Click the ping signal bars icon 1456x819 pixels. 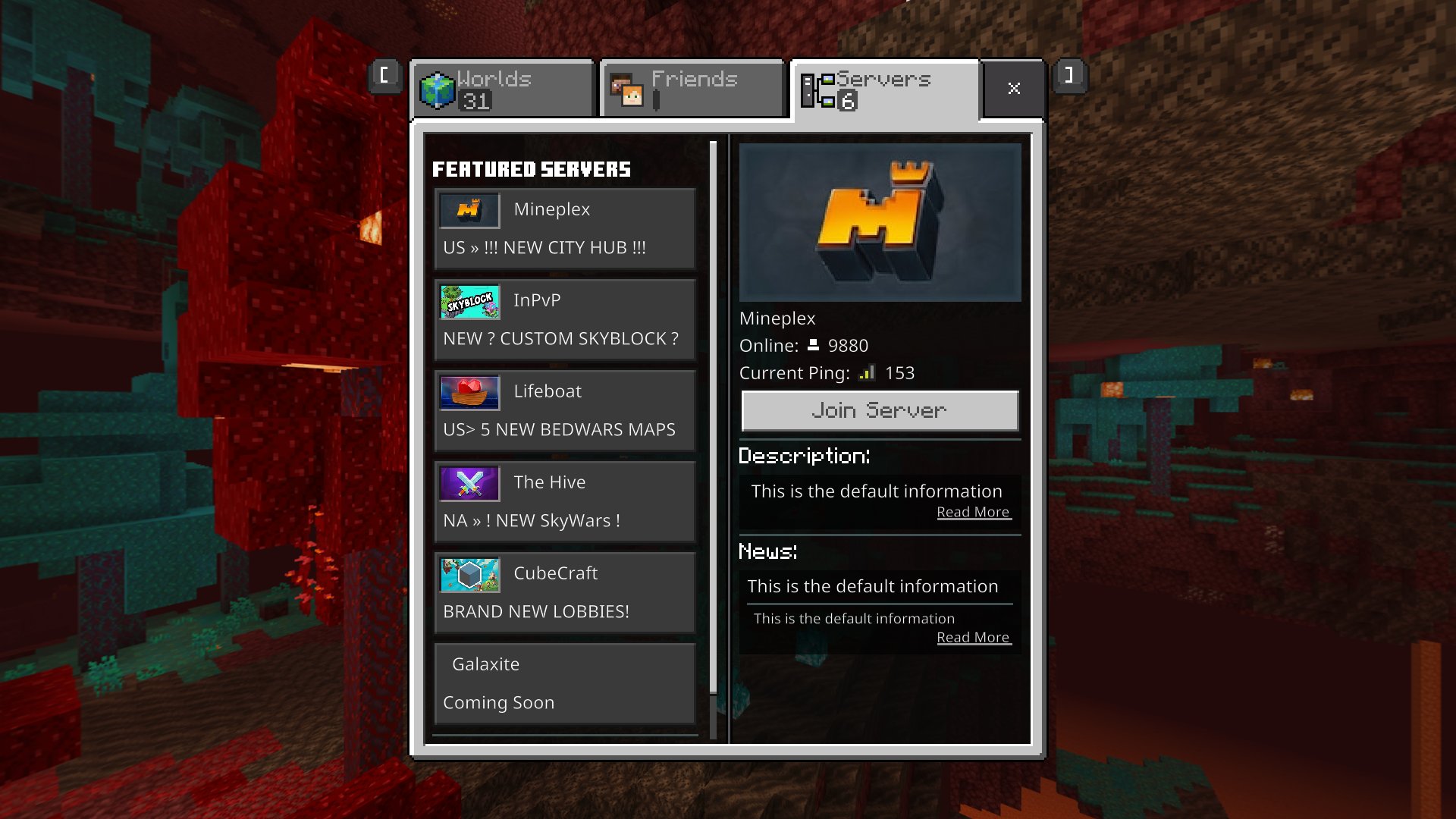868,372
